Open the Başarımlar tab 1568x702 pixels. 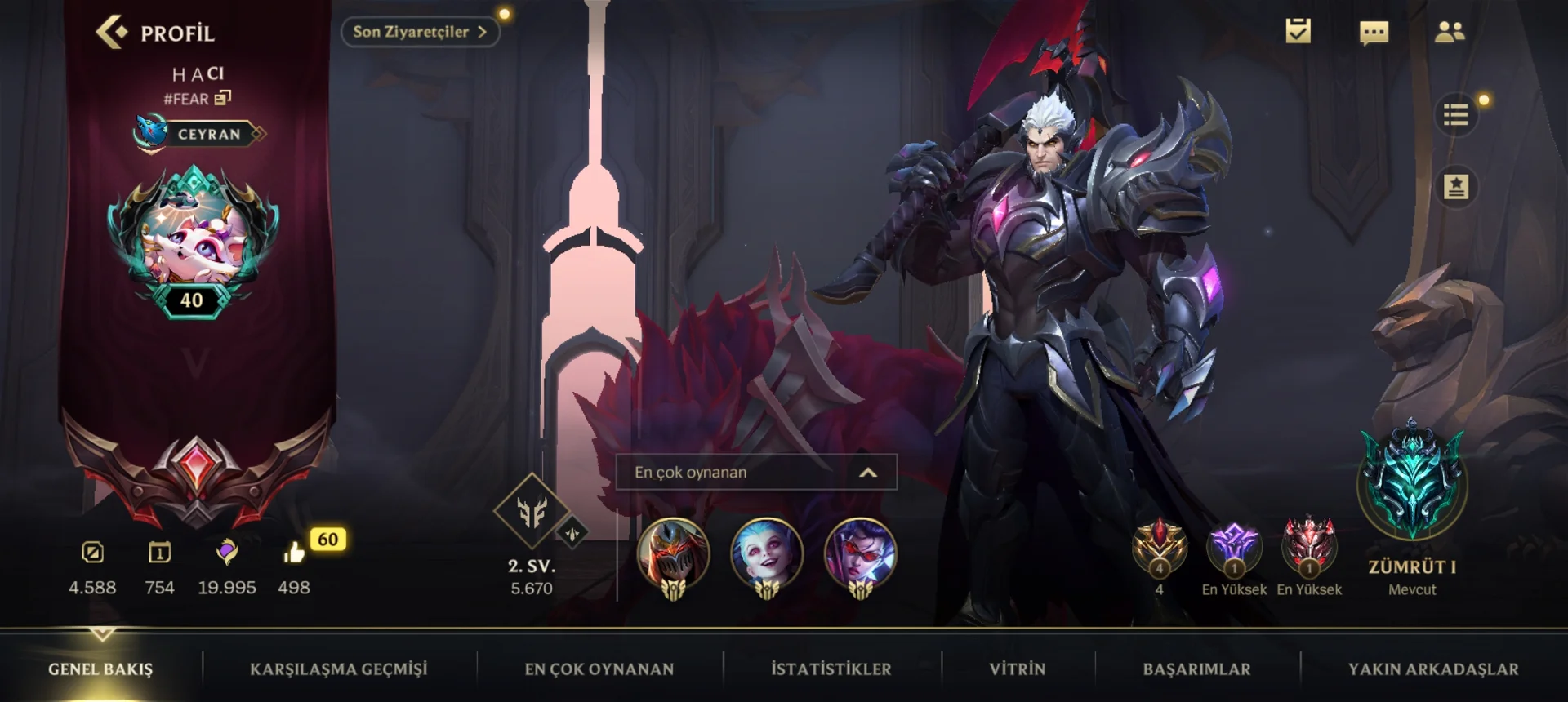click(1196, 669)
